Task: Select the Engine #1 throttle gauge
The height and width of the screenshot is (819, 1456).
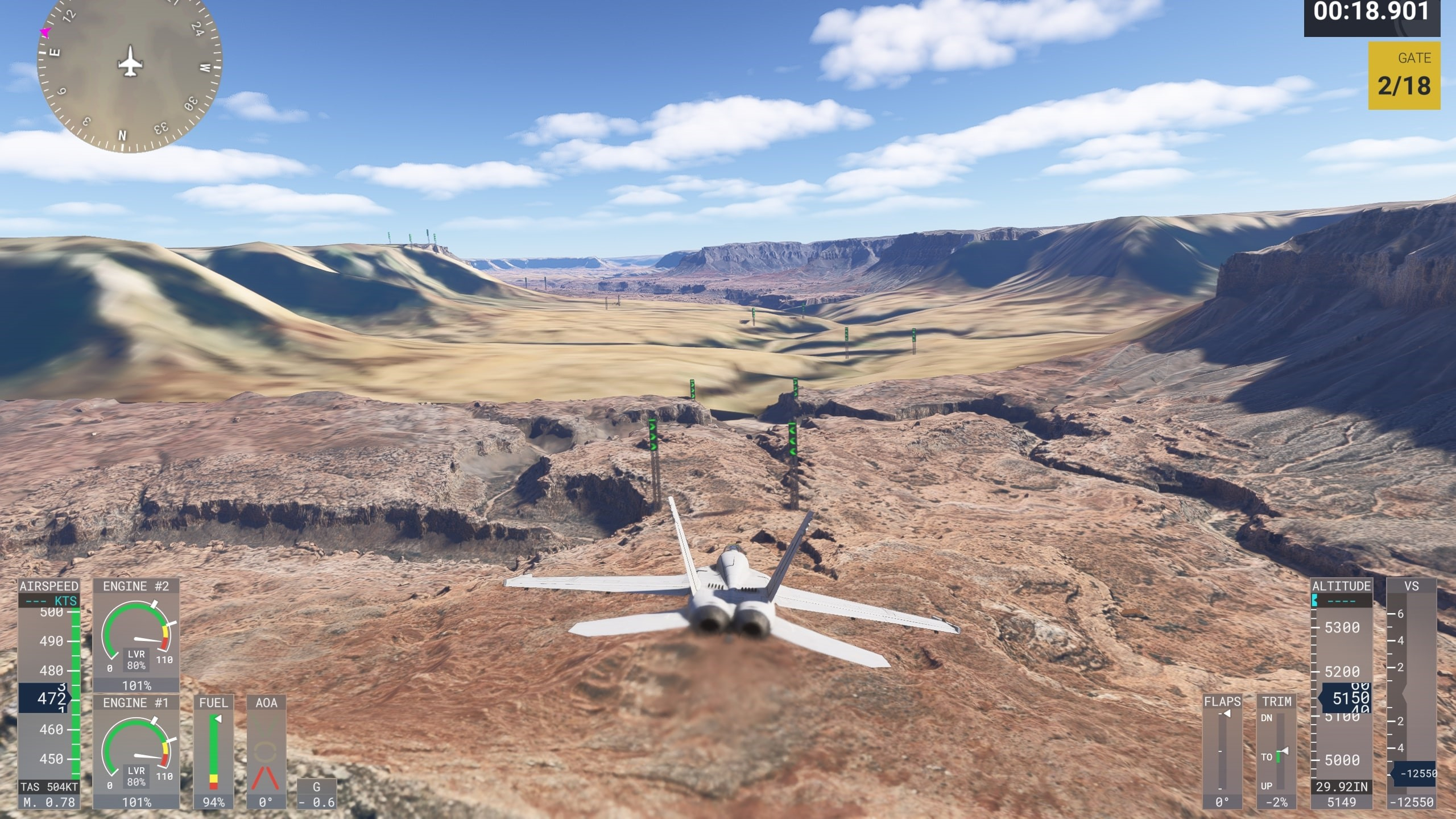Action: click(x=136, y=751)
